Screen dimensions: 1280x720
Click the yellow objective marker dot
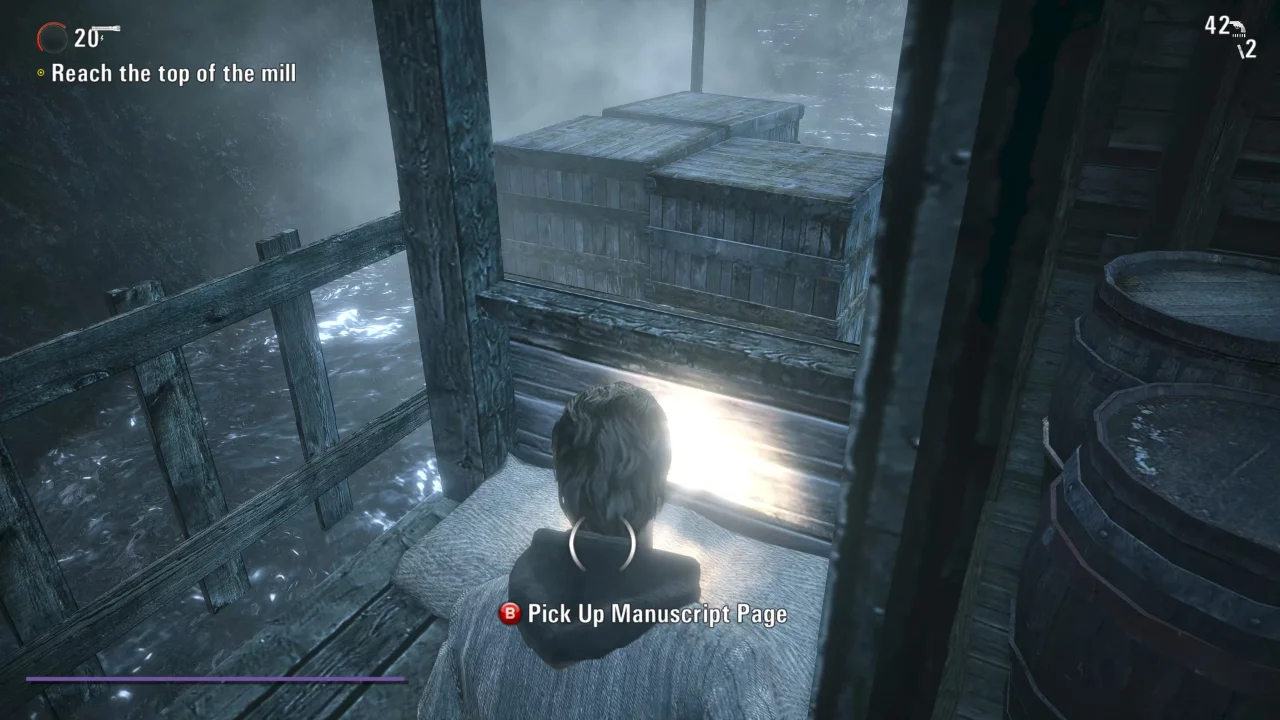(x=39, y=73)
